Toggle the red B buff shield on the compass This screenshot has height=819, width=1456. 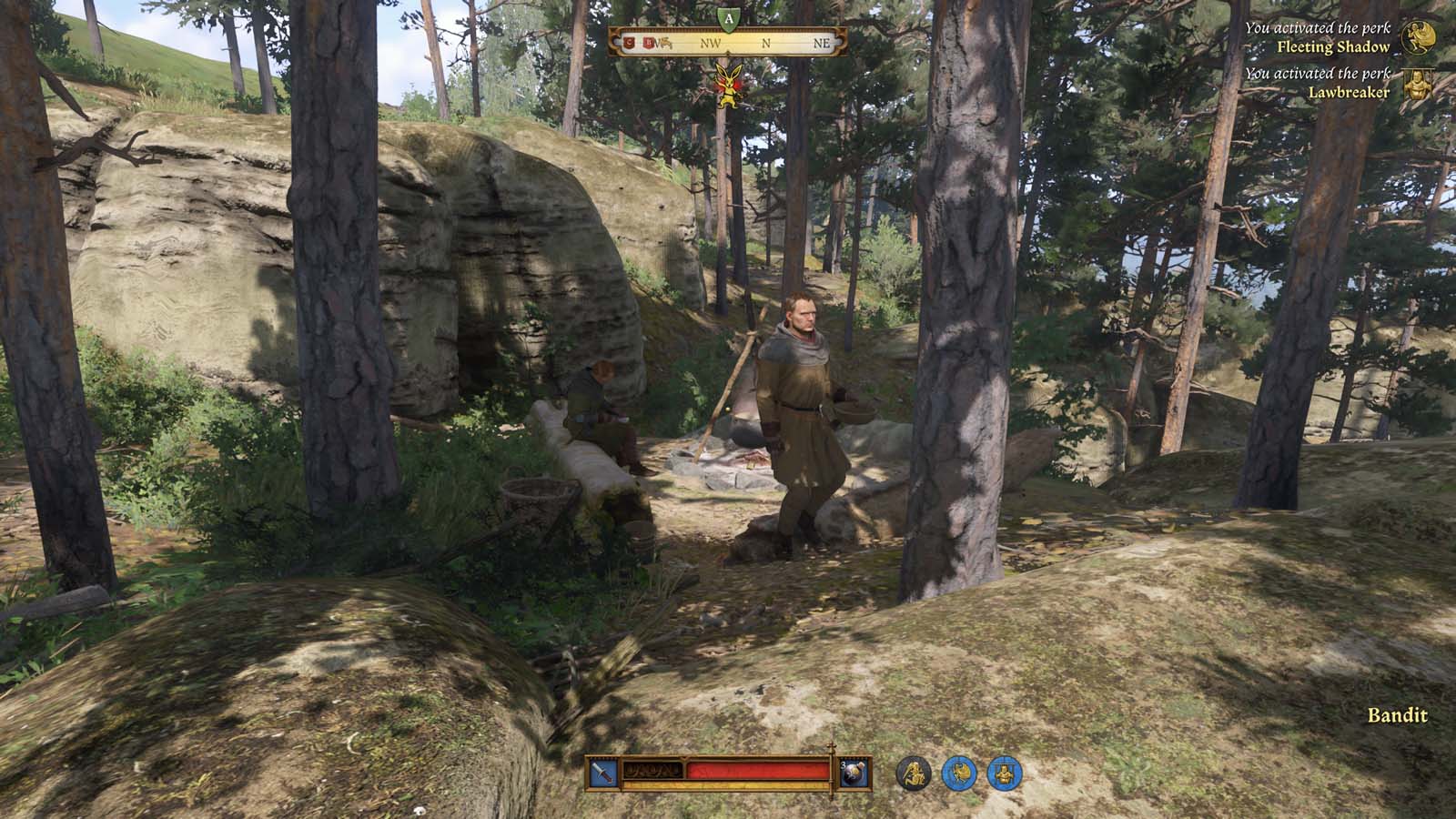pyautogui.click(x=648, y=42)
